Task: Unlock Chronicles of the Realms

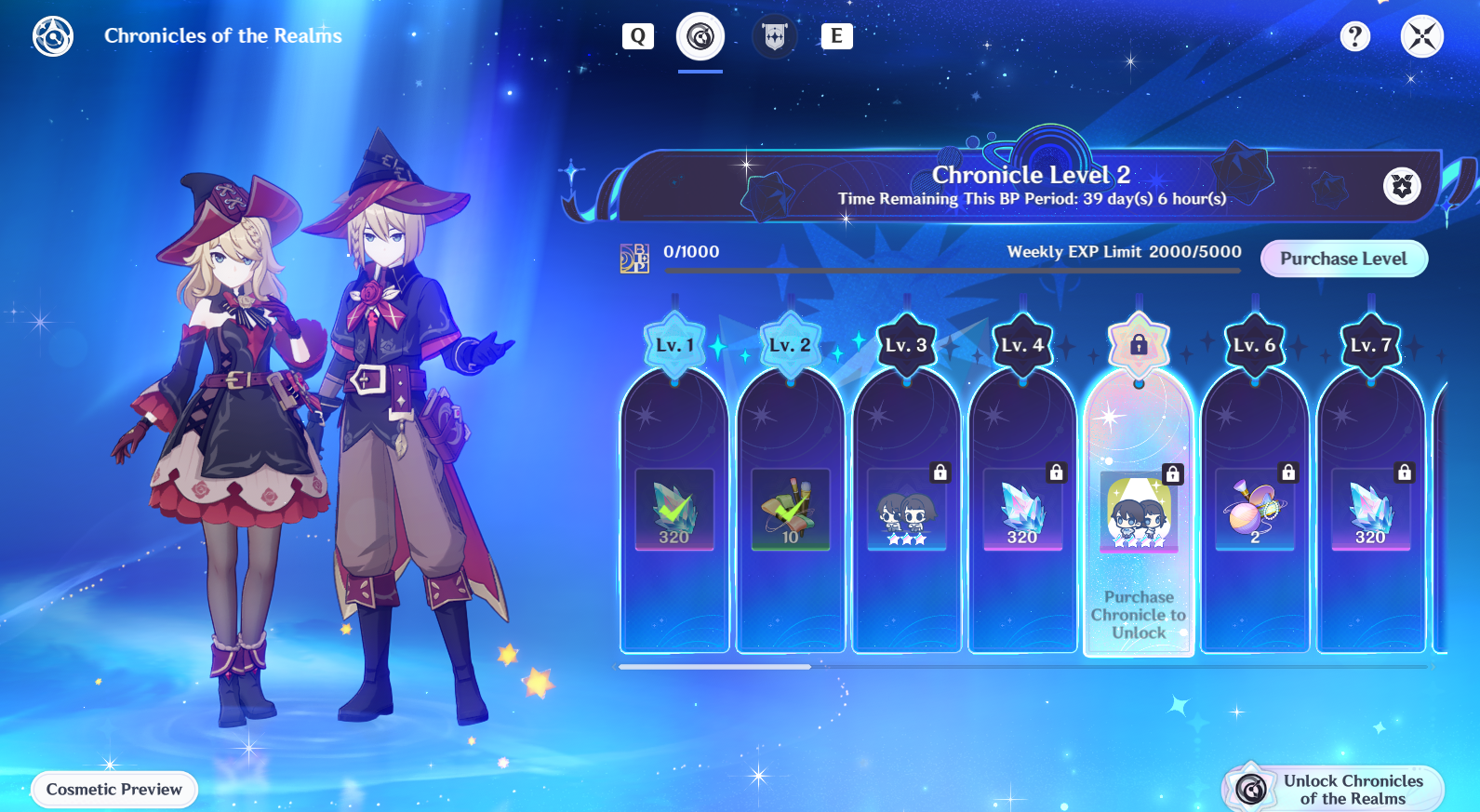Action: click(1333, 790)
